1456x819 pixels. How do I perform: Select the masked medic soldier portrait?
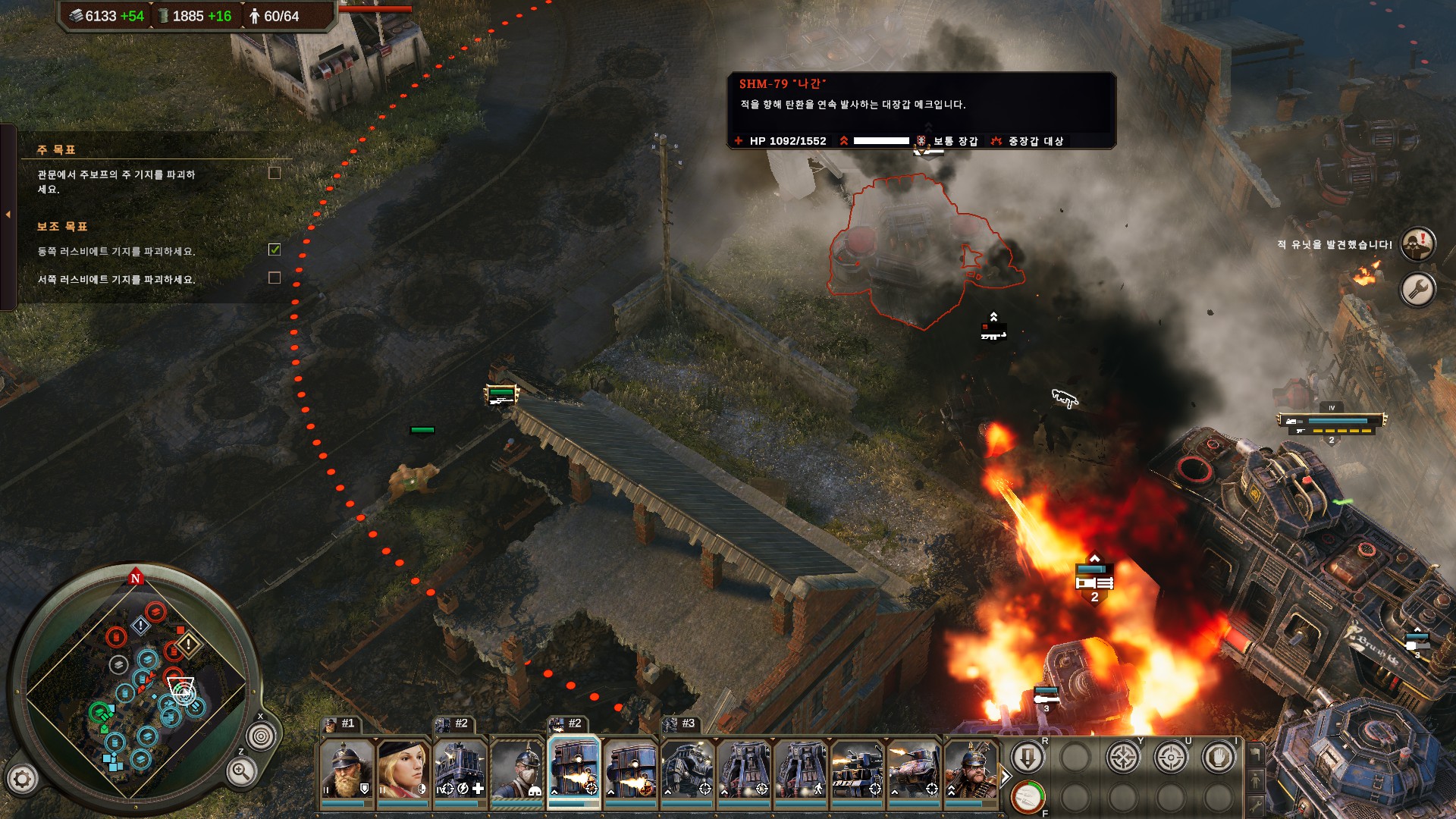[x=516, y=769]
